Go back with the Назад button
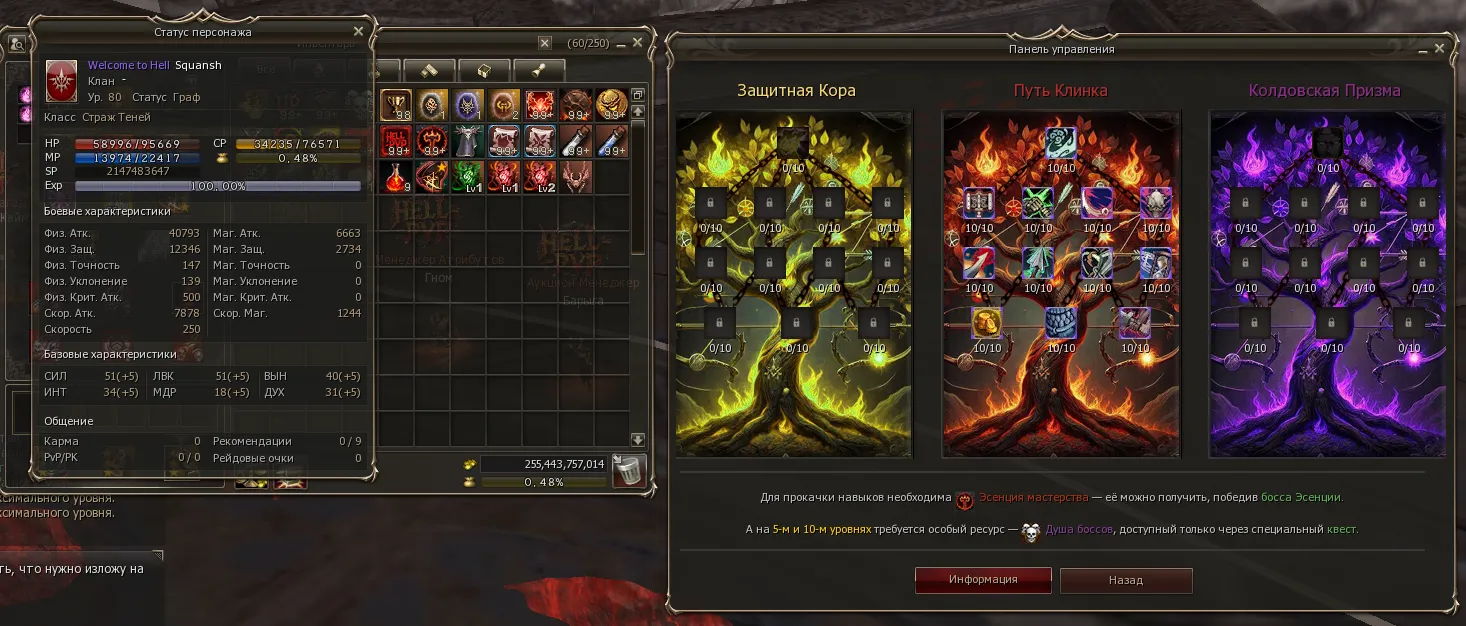The width and height of the screenshot is (1466, 626). 1126,580
